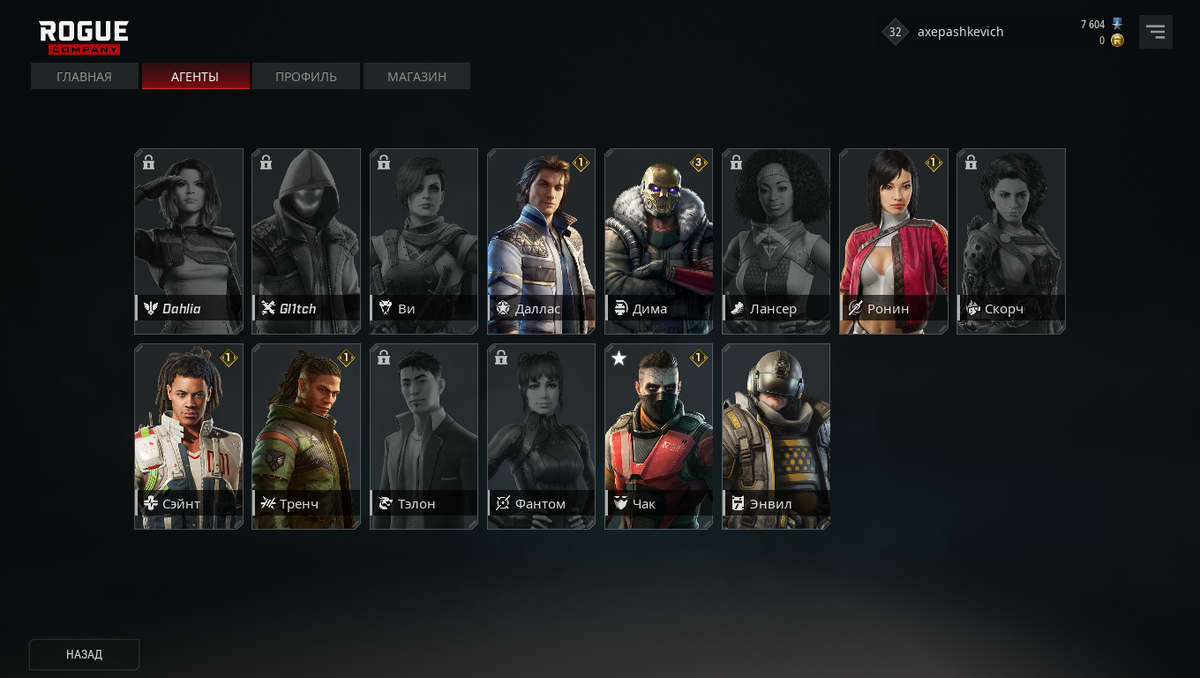Select the Тэлон agent card
1200x678 pixels.
tap(424, 436)
